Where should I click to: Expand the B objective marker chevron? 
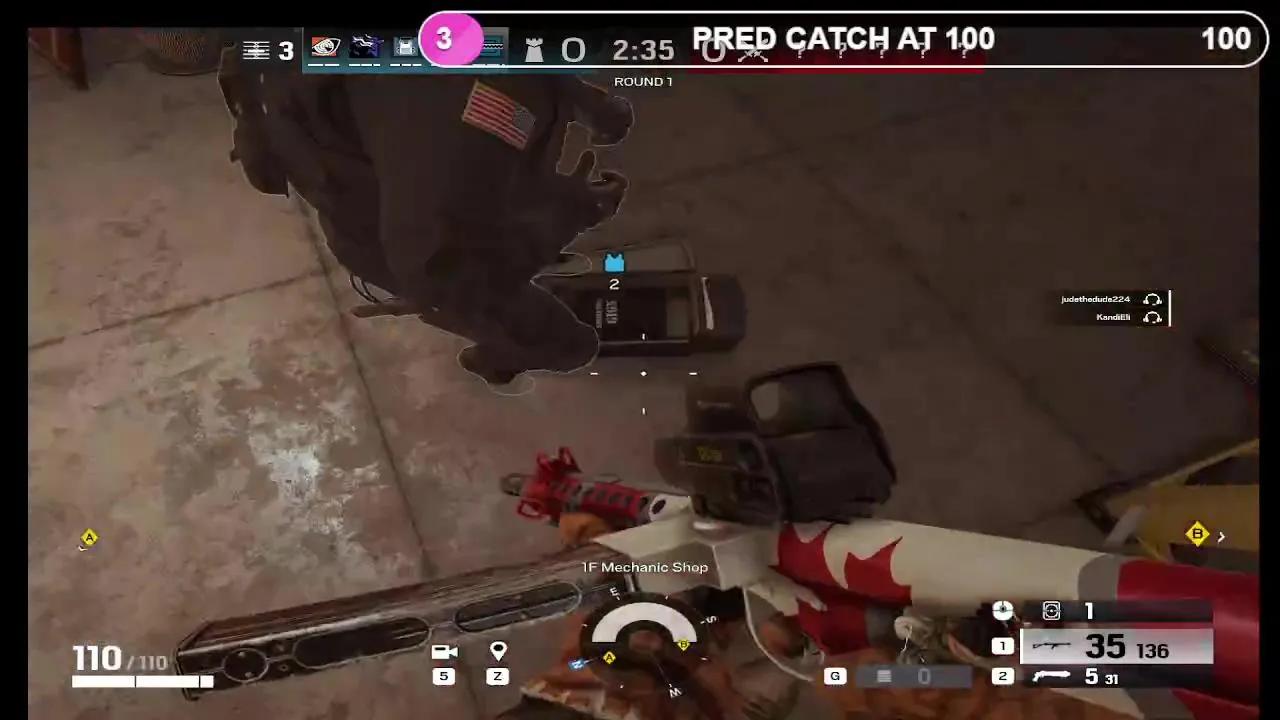tap(1220, 536)
